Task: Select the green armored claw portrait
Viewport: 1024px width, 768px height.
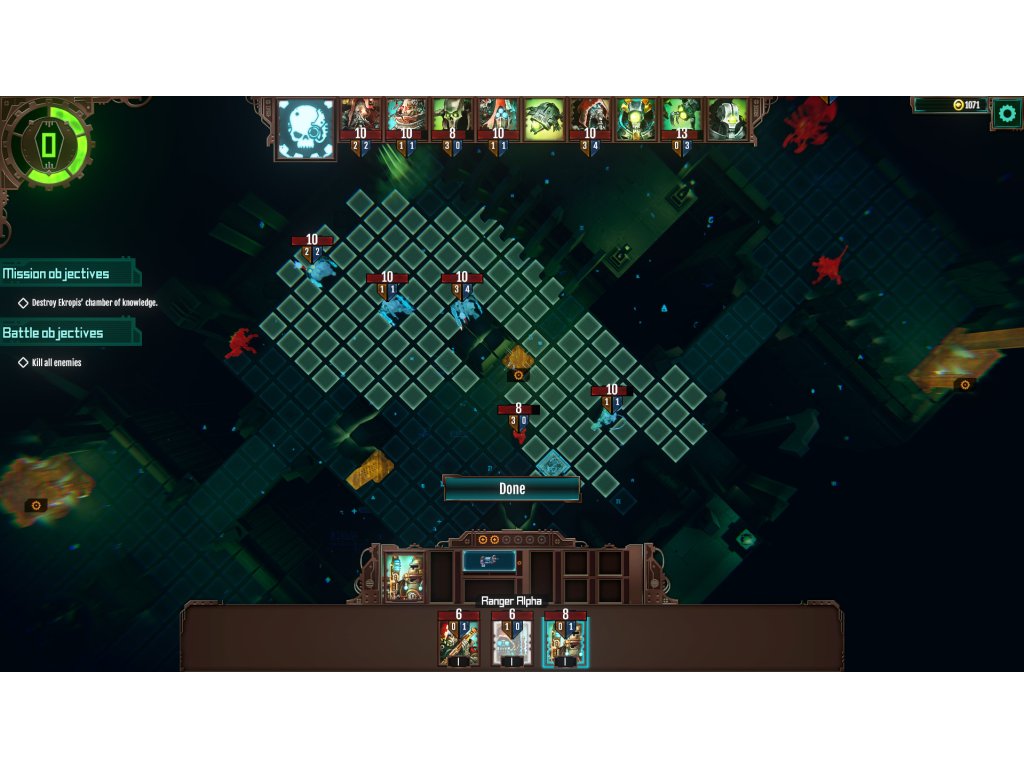Action: pyautogui.click(x=544, y=120)
